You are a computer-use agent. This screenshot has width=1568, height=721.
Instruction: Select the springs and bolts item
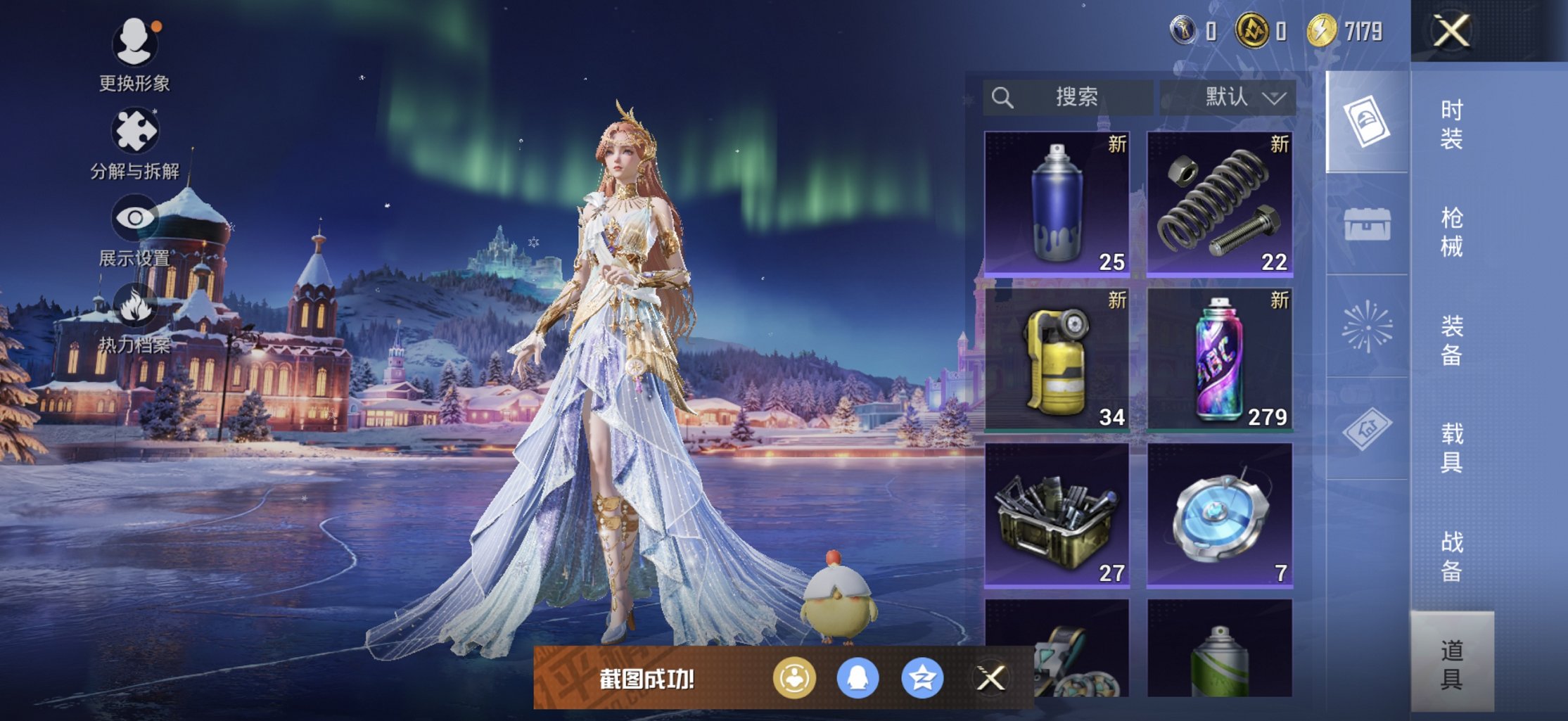pyautogui.click(x=1220, y=203)
